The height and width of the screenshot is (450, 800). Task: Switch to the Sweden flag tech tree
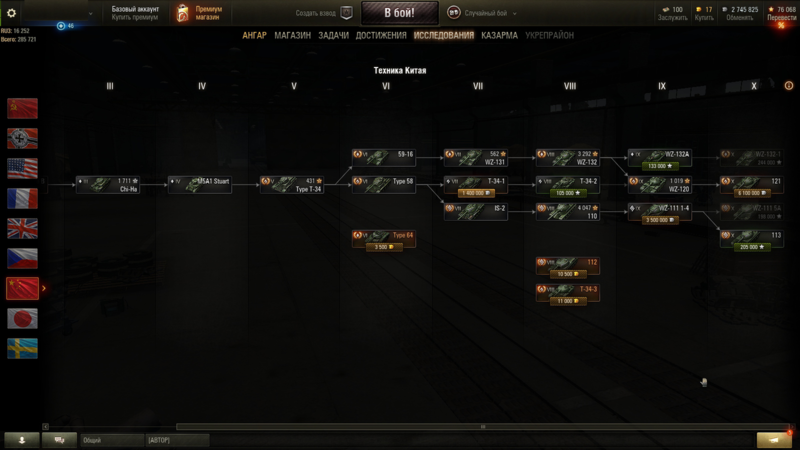(x=22, y=348)
